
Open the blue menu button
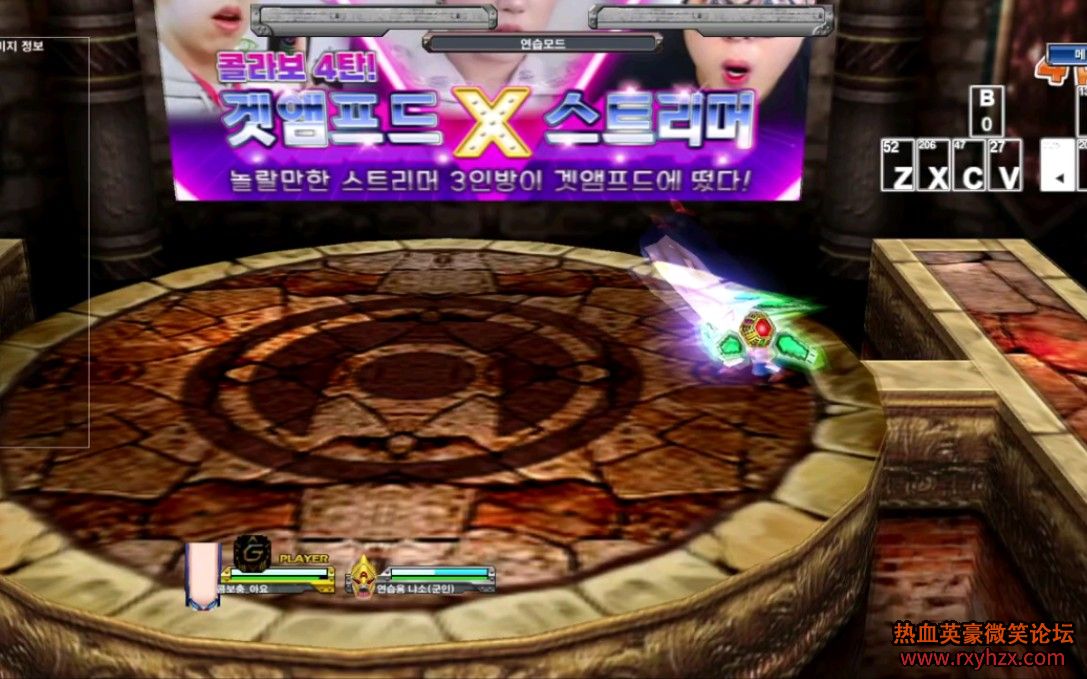[x=1068, y=54]
